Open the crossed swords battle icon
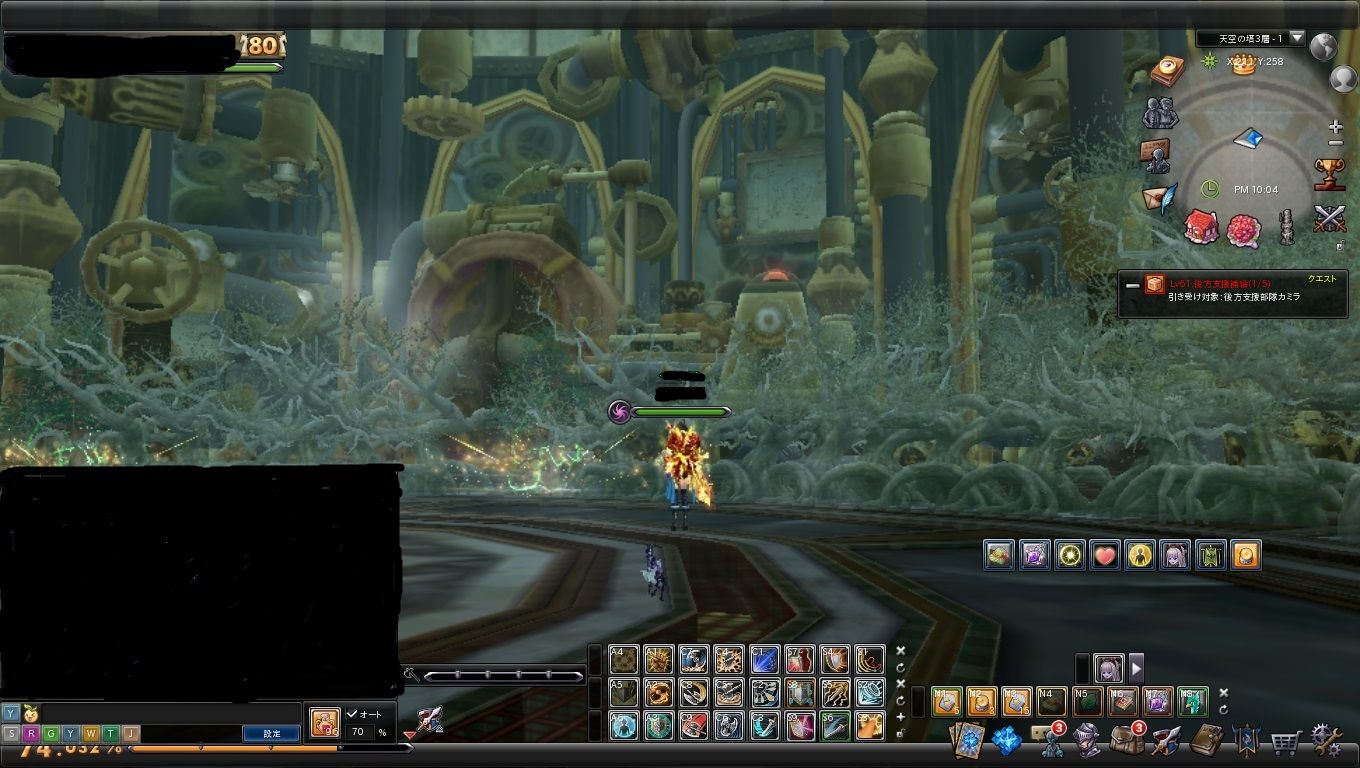 point(1329,217)
